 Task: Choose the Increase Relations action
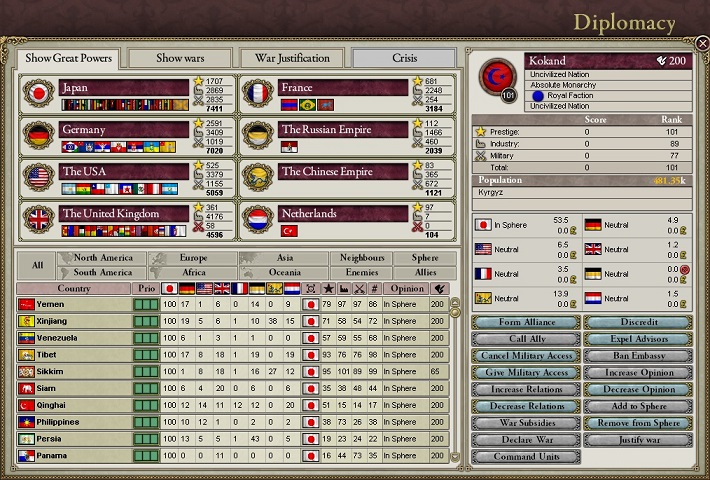tap(525, 389)
